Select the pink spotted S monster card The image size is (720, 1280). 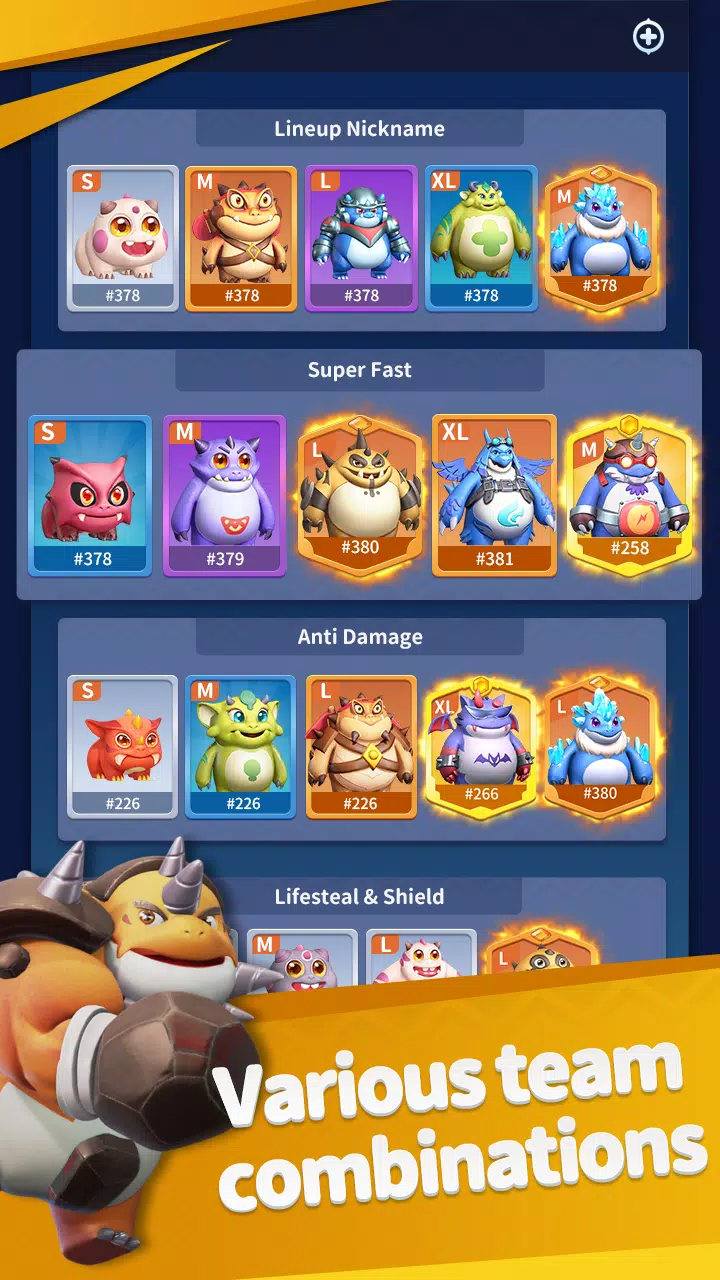123,238
